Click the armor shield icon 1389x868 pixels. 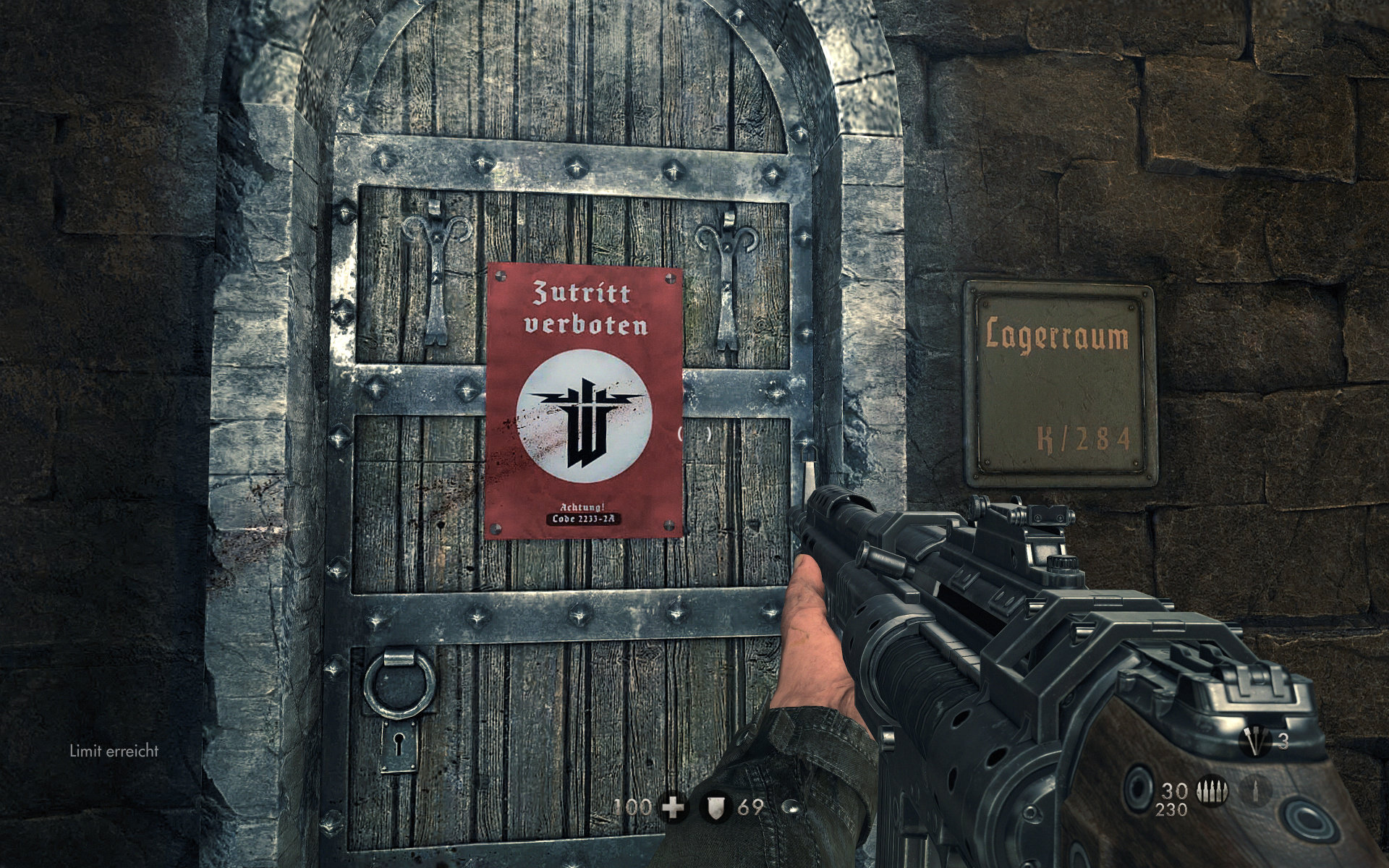[716, 807]
